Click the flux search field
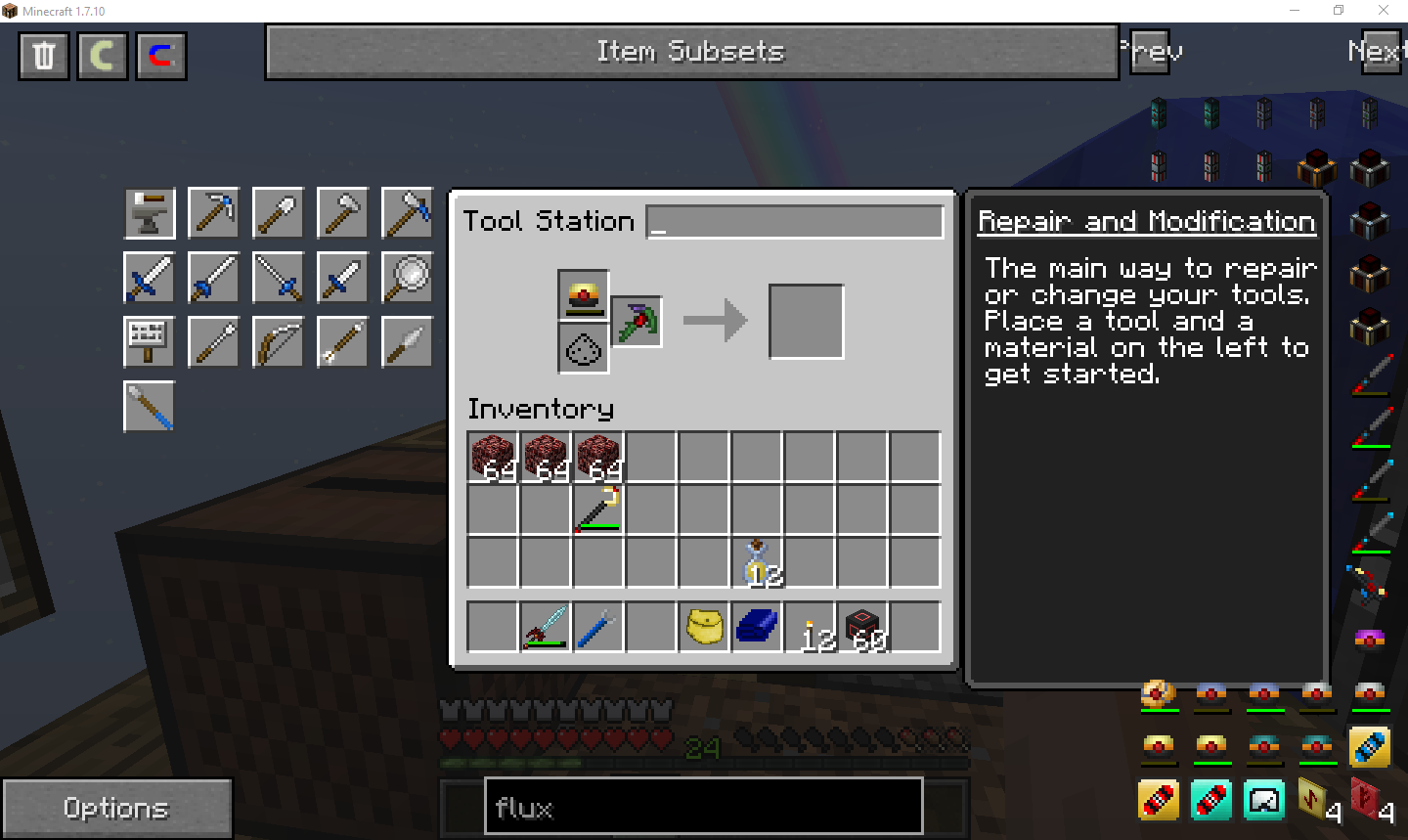The height and width of the screenshot is (840, 1408). (702, 806)
